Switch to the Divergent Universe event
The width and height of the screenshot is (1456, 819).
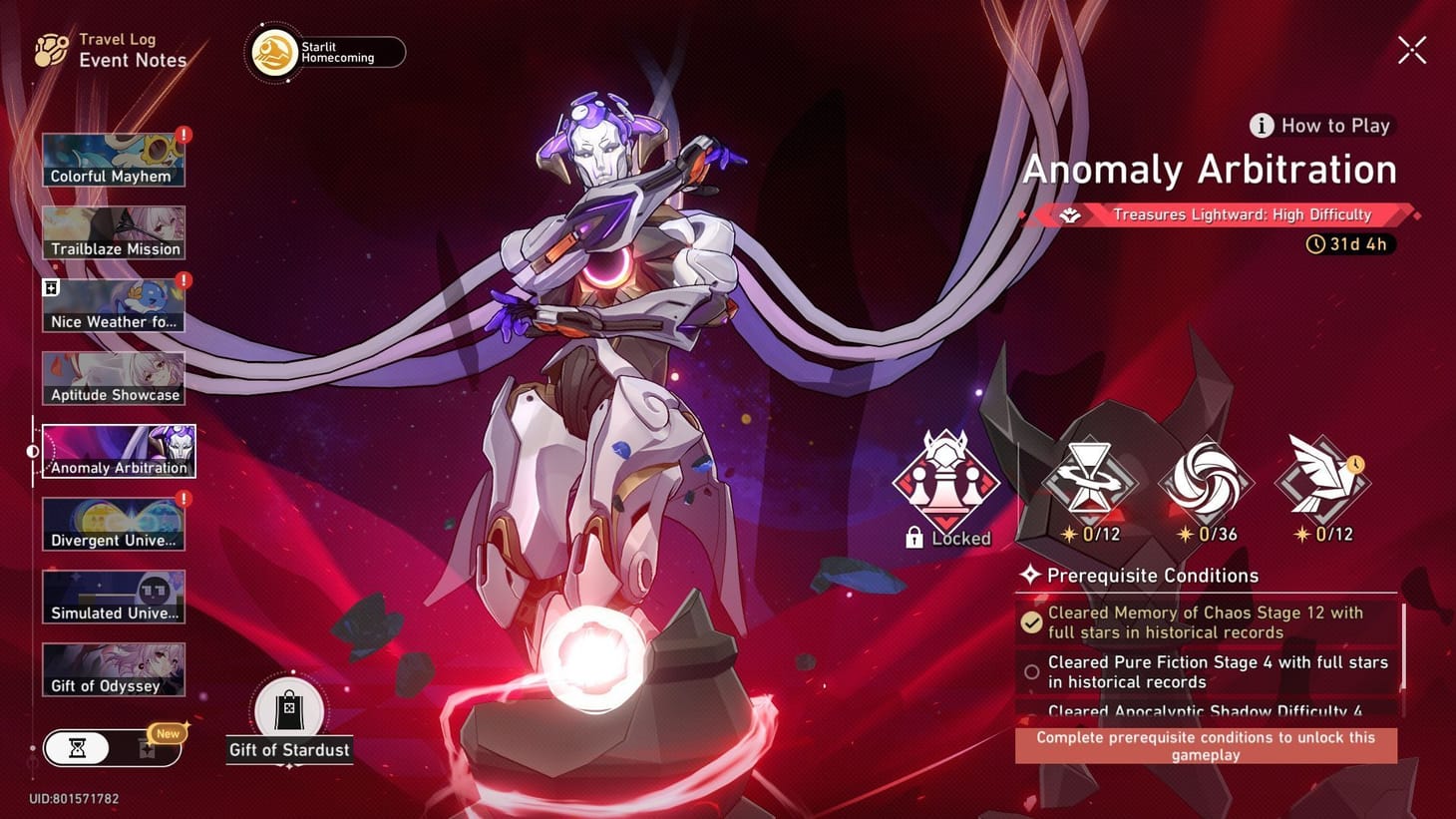(114, 522)
